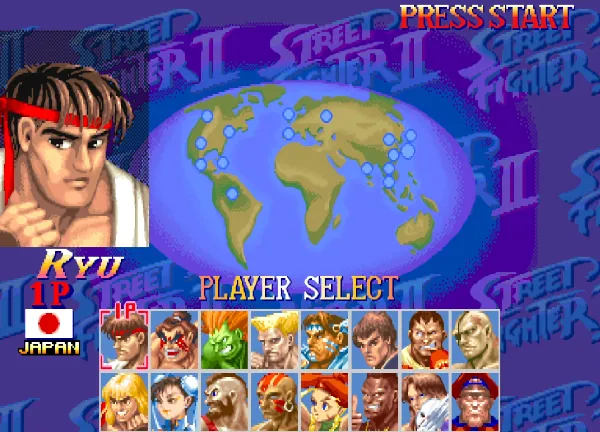Pick Cammy wearing the red beret
The height and width of the screenshot is (432, 600).
coord(324,399)
